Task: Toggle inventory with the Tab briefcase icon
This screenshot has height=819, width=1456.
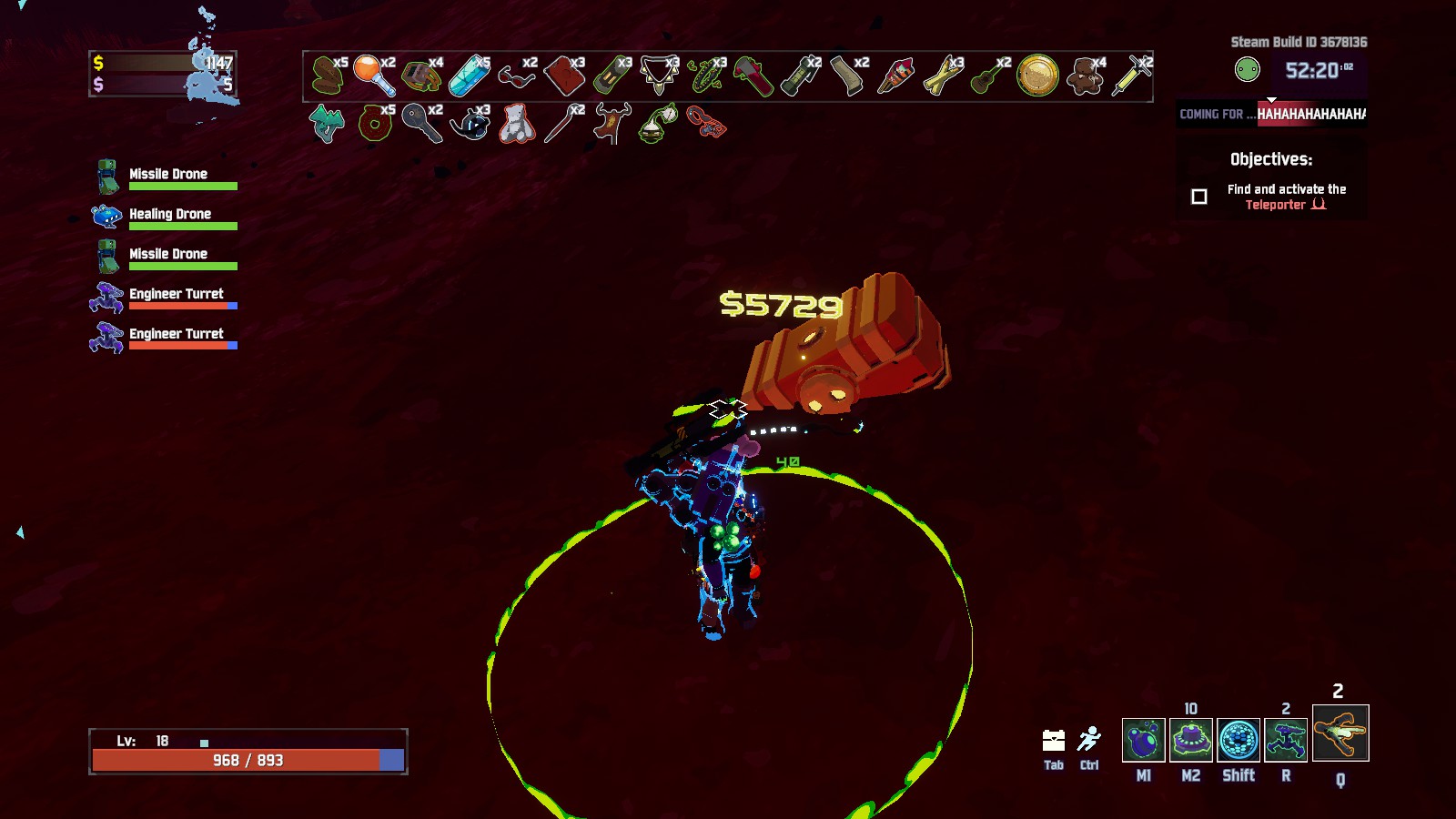Action: point(1053,742)
